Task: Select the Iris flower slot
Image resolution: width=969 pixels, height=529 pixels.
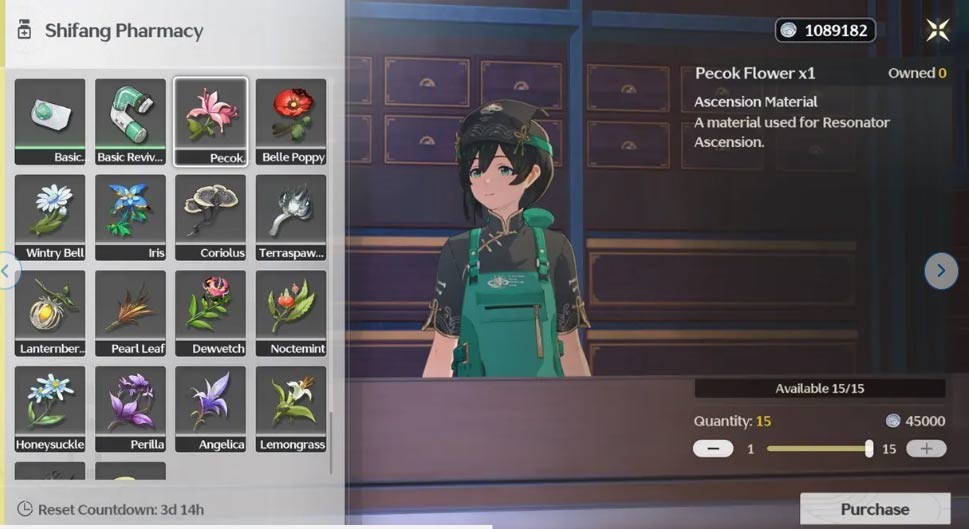Action: pos(130,217)
